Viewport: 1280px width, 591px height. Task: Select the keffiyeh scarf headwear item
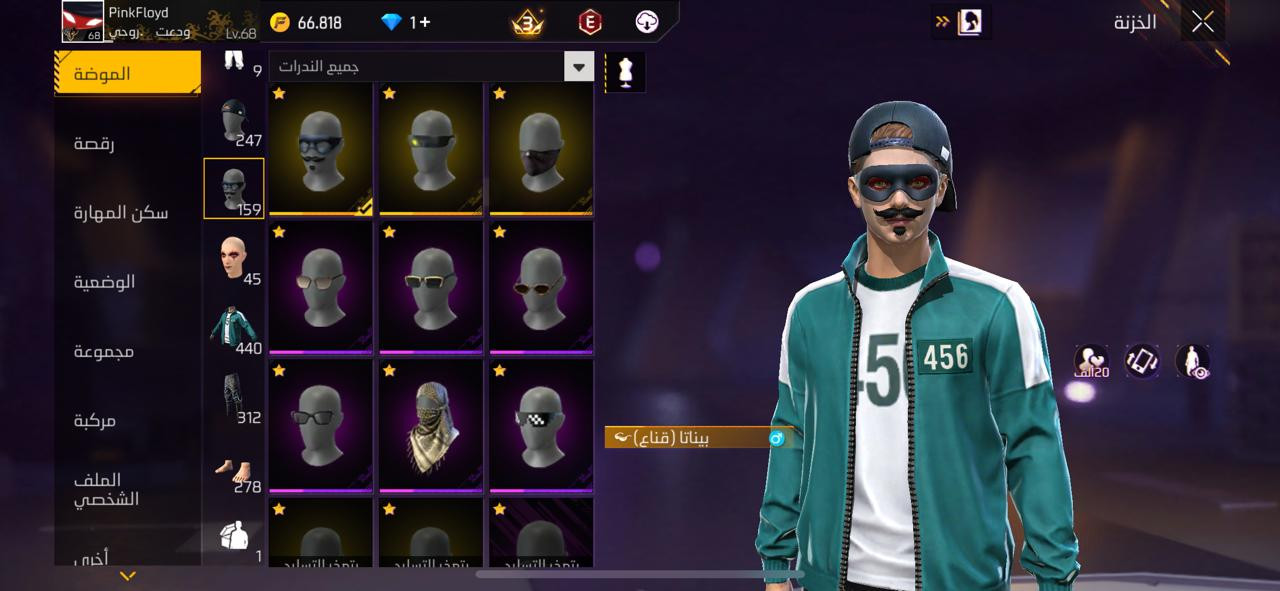coord(431,426)
